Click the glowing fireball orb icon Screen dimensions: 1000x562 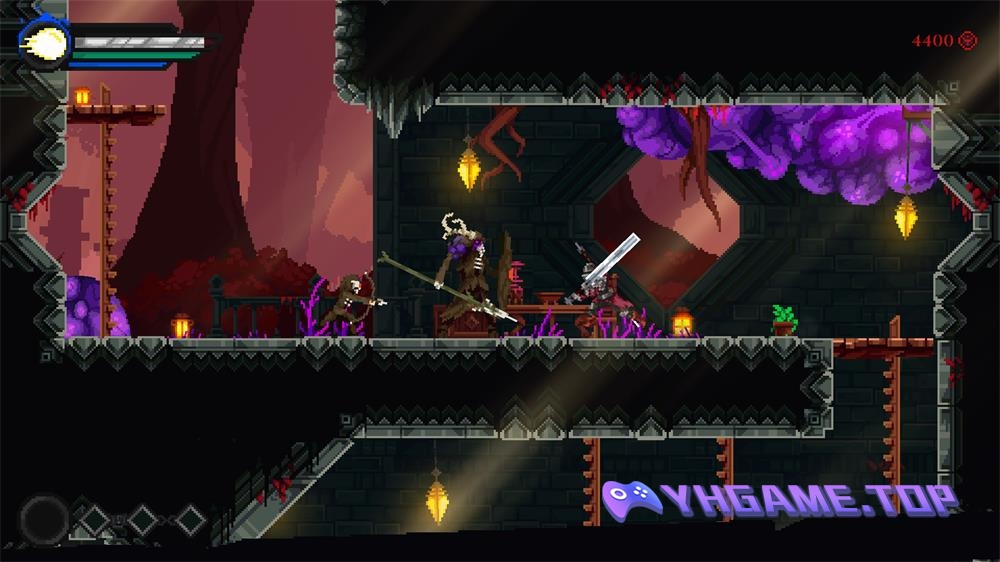click(x=45, y=45)
